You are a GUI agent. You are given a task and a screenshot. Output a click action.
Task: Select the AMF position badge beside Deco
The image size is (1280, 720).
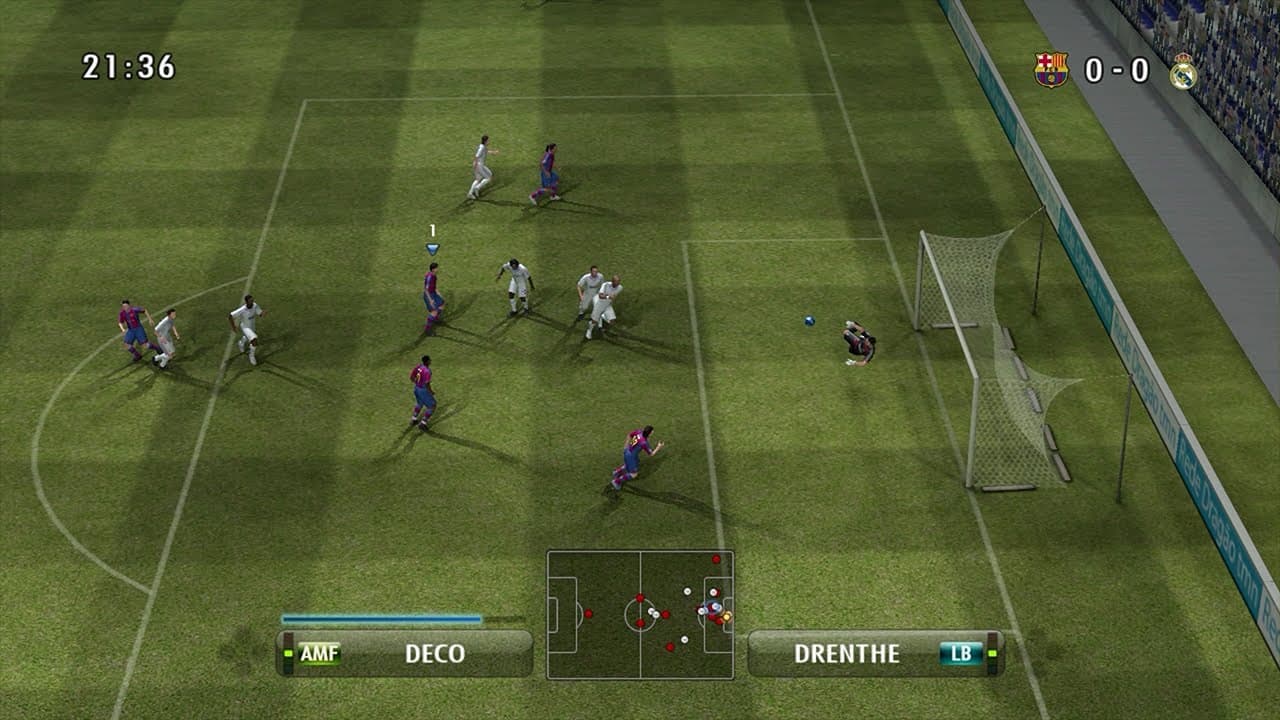(320, 654)
